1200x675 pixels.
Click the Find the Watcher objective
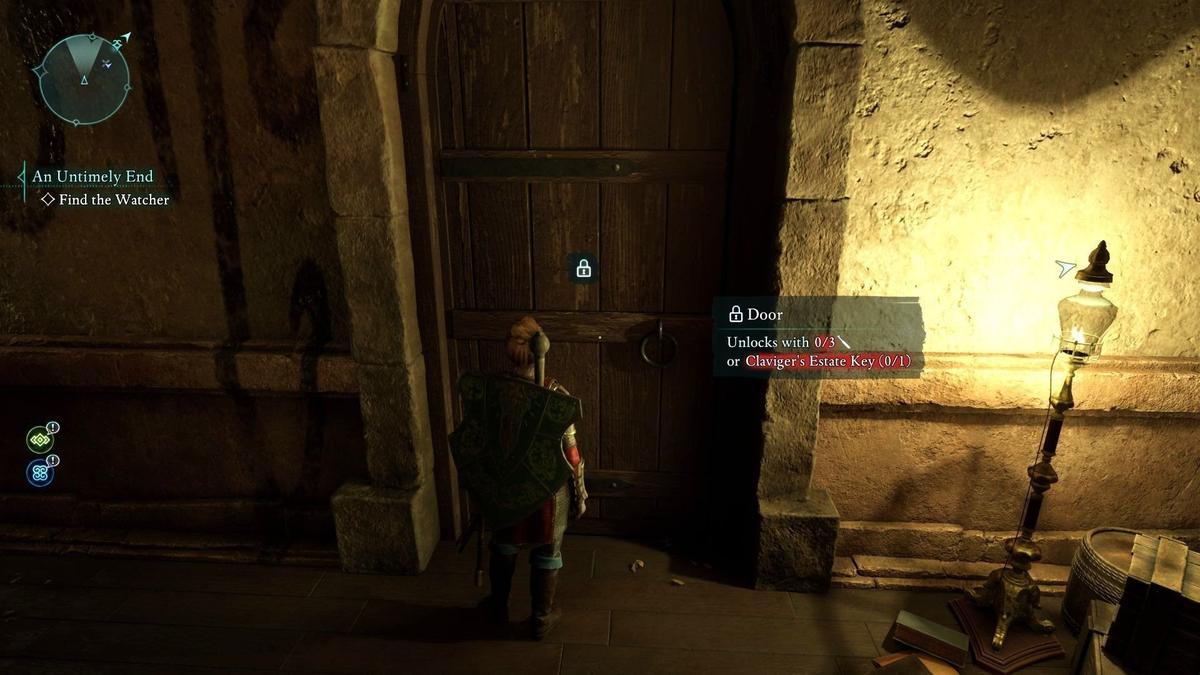point(113,200)
